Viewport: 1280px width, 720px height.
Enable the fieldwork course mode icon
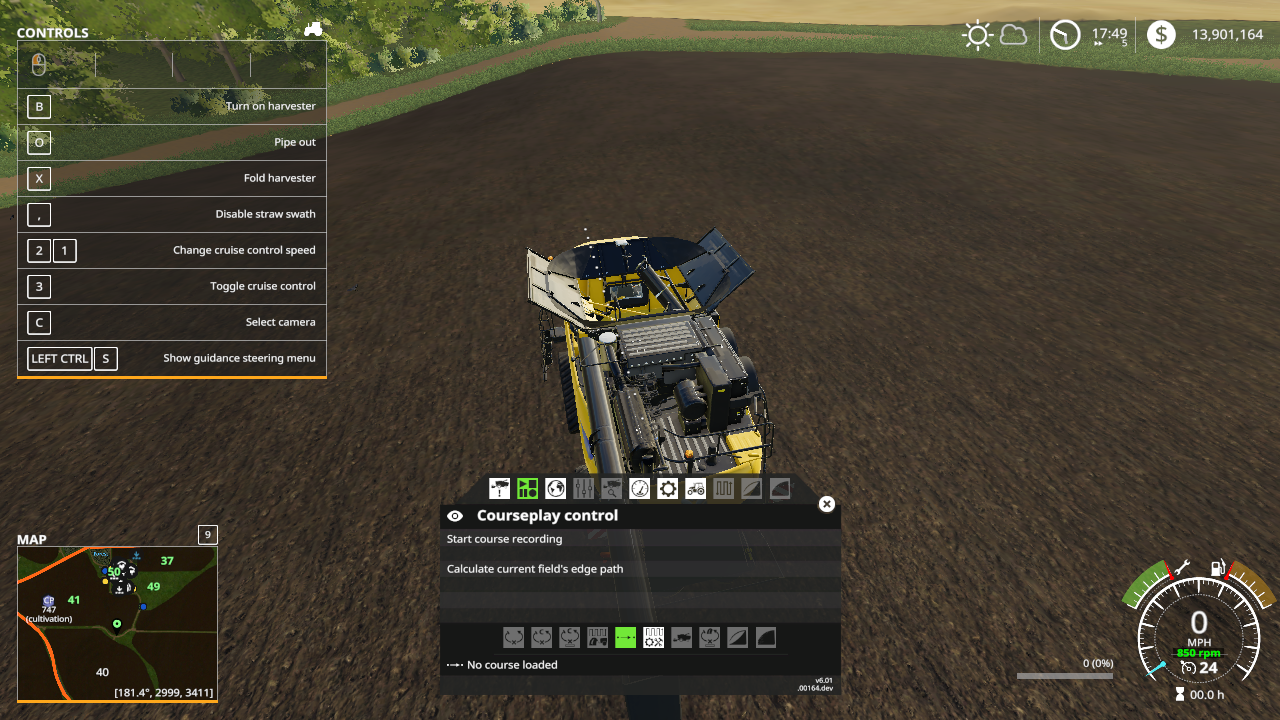click(x=598, y=637)
